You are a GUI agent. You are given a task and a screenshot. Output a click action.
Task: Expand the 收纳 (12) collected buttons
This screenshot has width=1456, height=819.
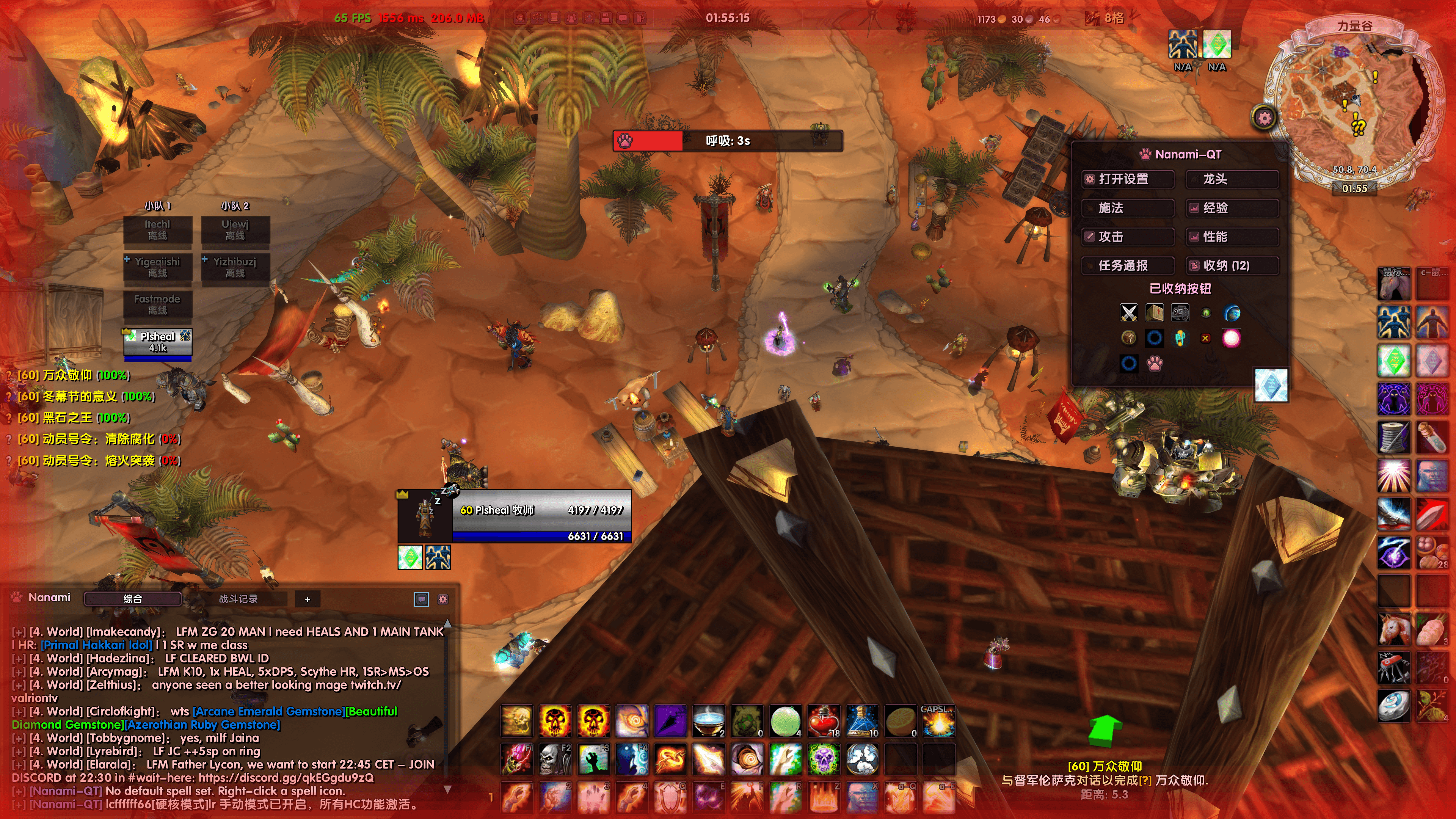click(x=1232, y=266)
